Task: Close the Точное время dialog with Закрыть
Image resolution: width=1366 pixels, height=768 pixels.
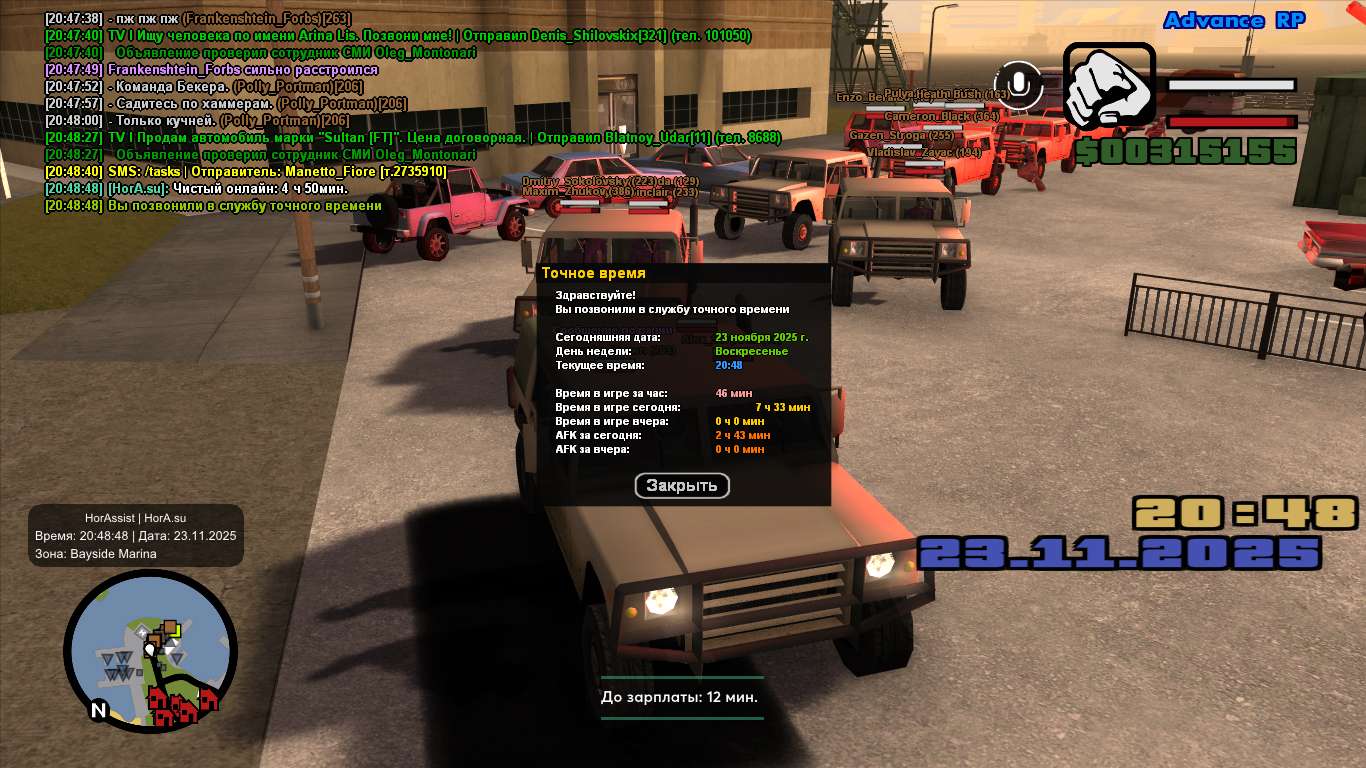Action: coord(682,486)
